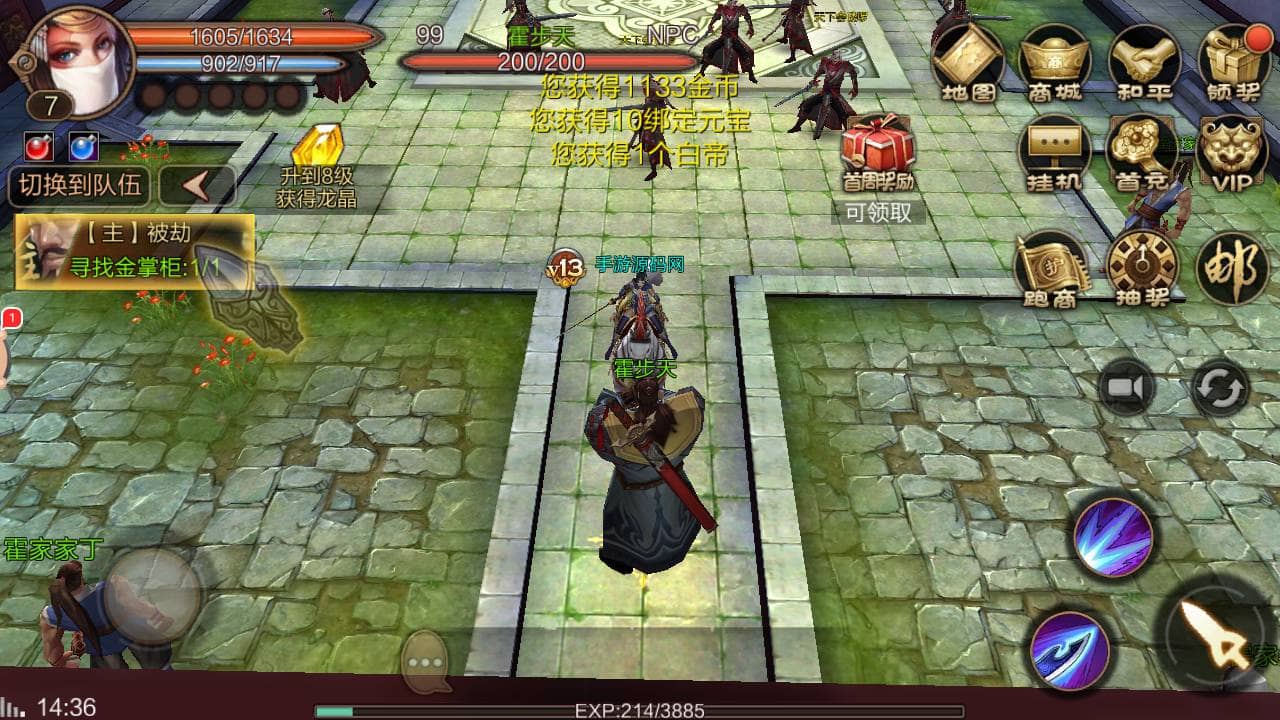Screen dimensions: 1280x720
Task: Use the blue mana potion
Action: coord(84,147)
